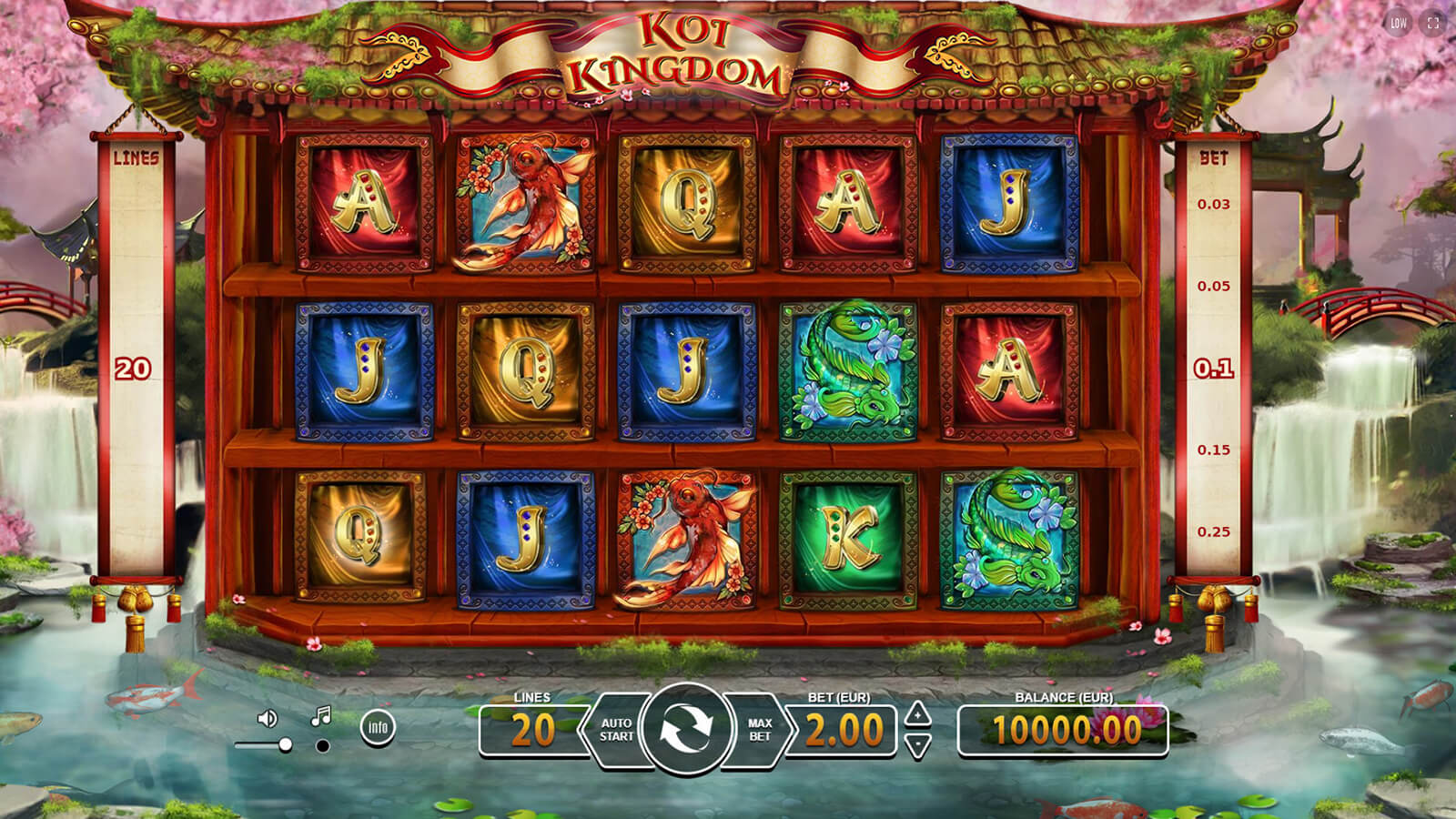This screenshot has width=1456, height=819.
Task: Click the volume slider handle
Action: coord(286,744)
